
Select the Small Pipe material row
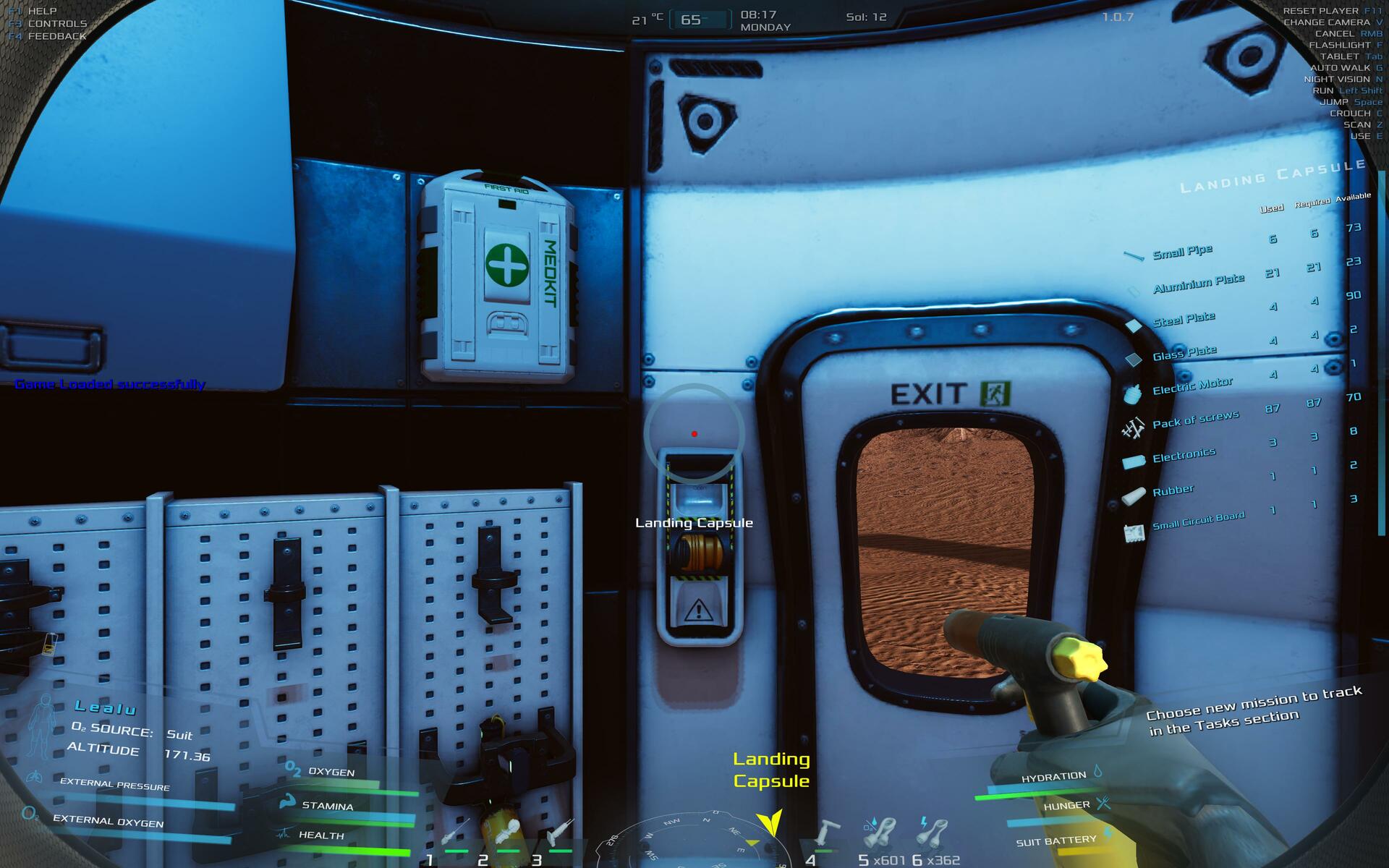[x=1182, y=252]
